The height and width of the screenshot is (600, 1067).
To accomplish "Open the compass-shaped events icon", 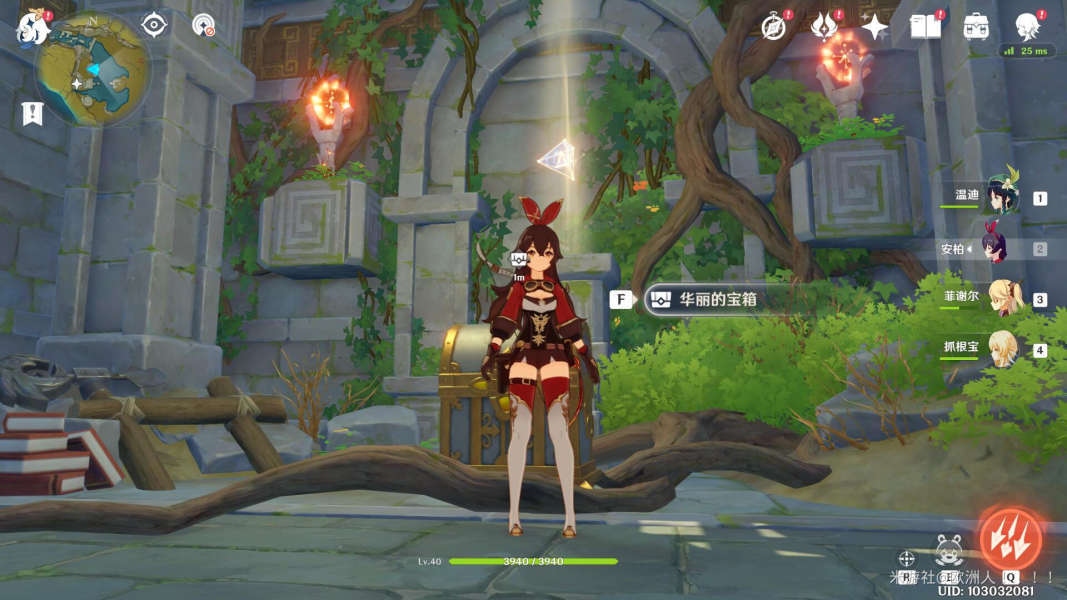I will (x=773, y=27).
